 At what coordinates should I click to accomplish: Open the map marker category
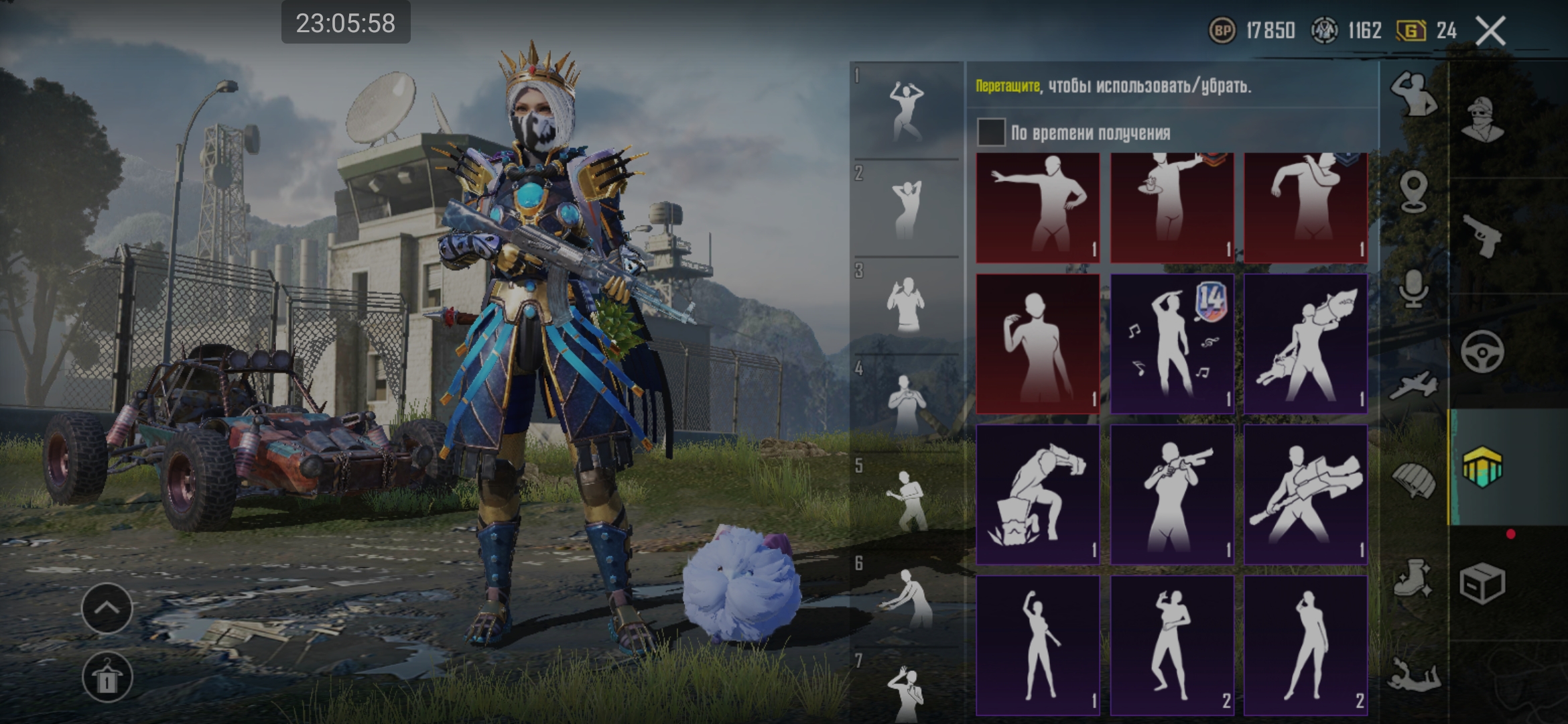click(x=1413, y=191)
